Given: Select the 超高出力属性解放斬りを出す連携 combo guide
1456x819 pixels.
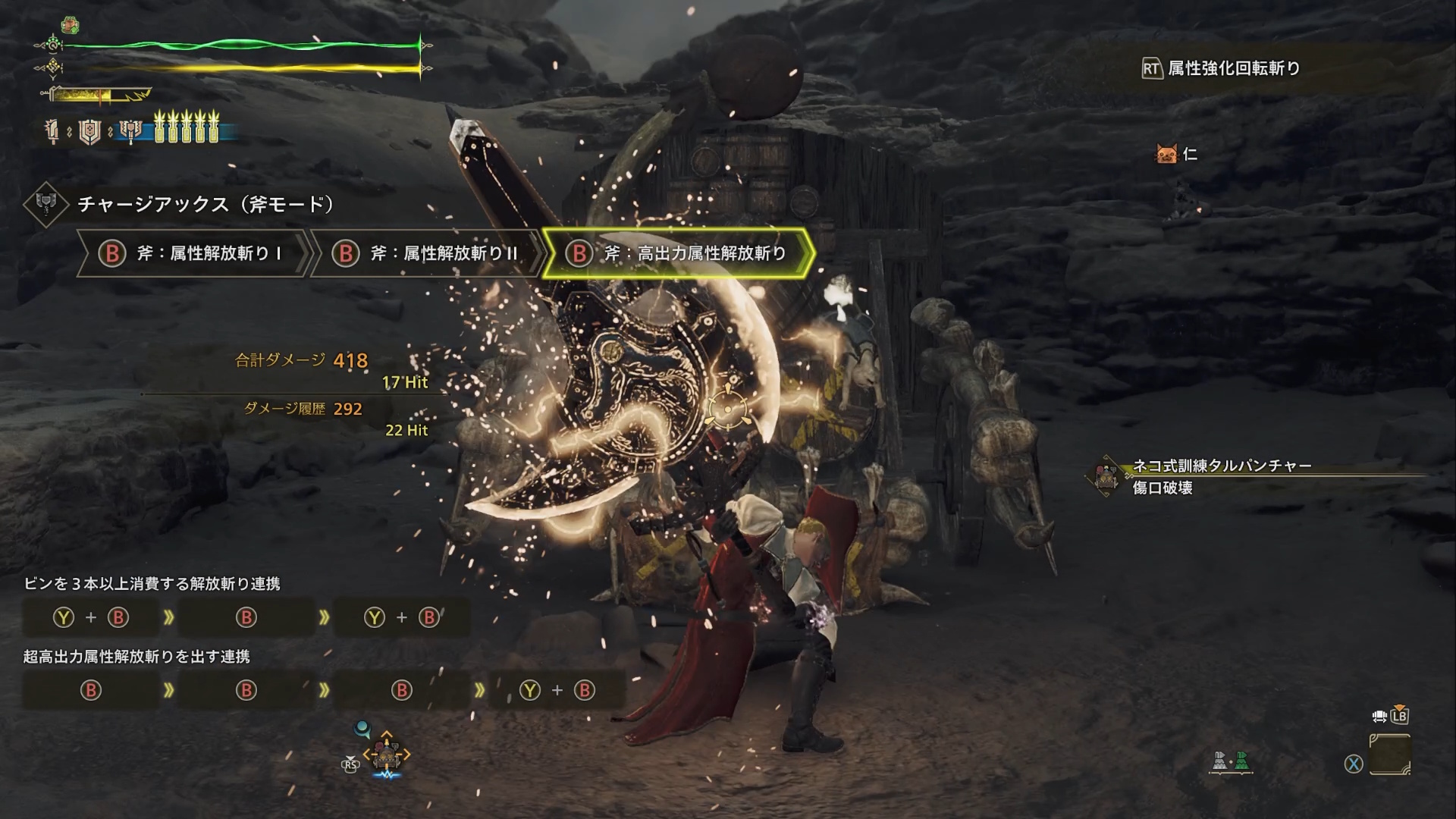Looking at the screenshot, I should coord(136,657).
